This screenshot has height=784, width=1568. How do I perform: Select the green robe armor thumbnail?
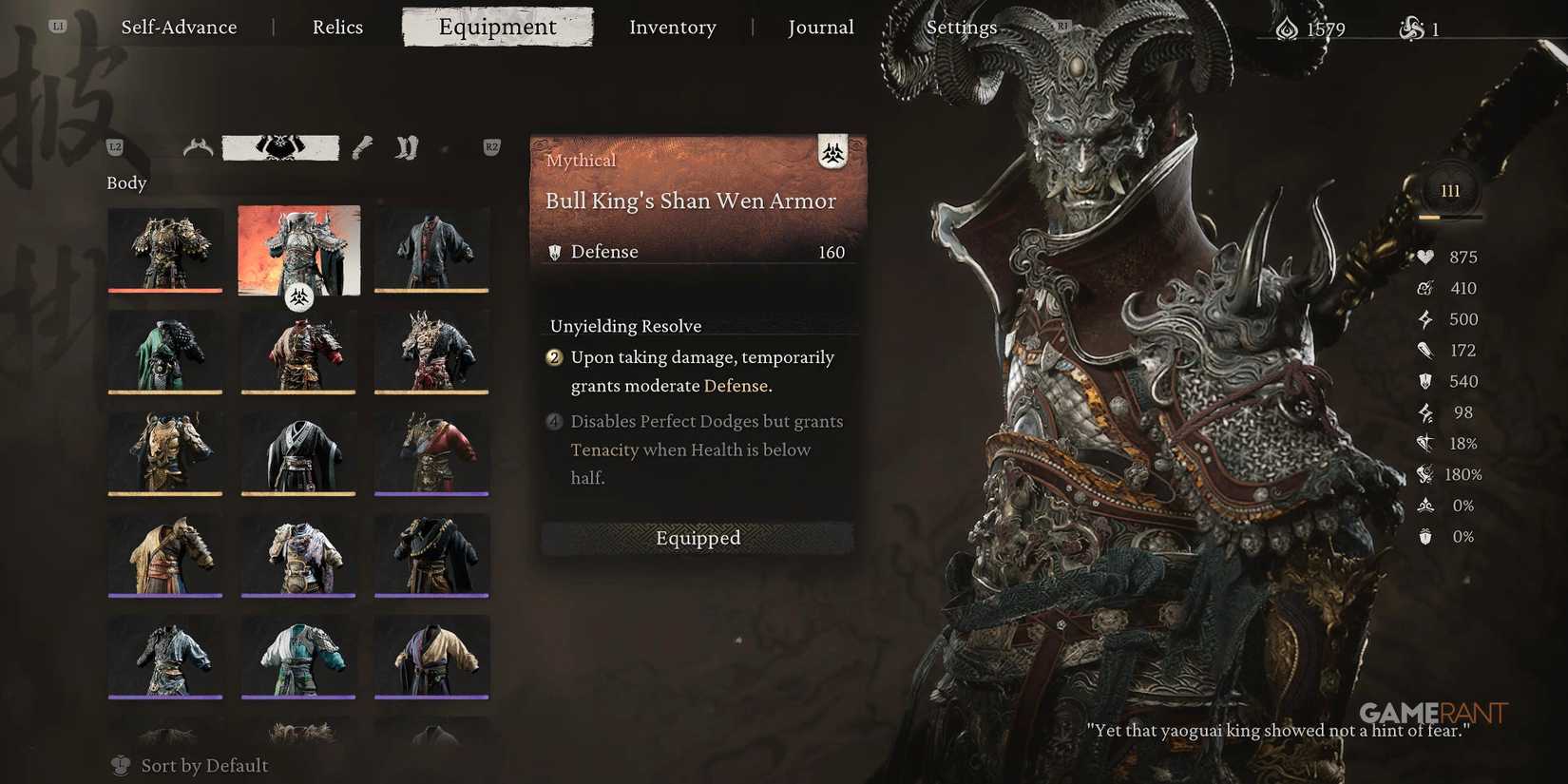tap(164, 353)
